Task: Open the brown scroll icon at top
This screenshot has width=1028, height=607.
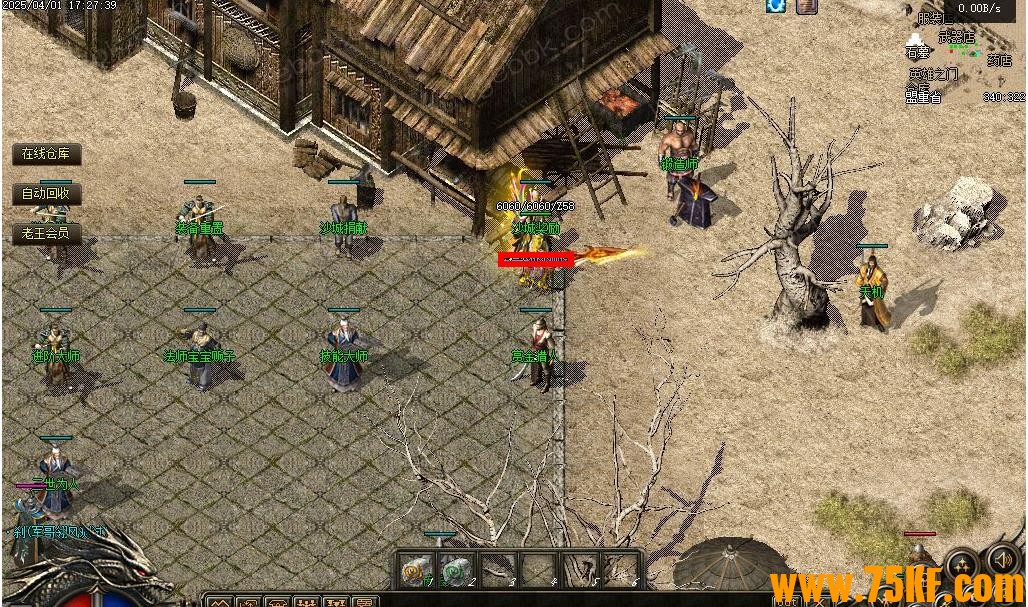Action: 807,6
